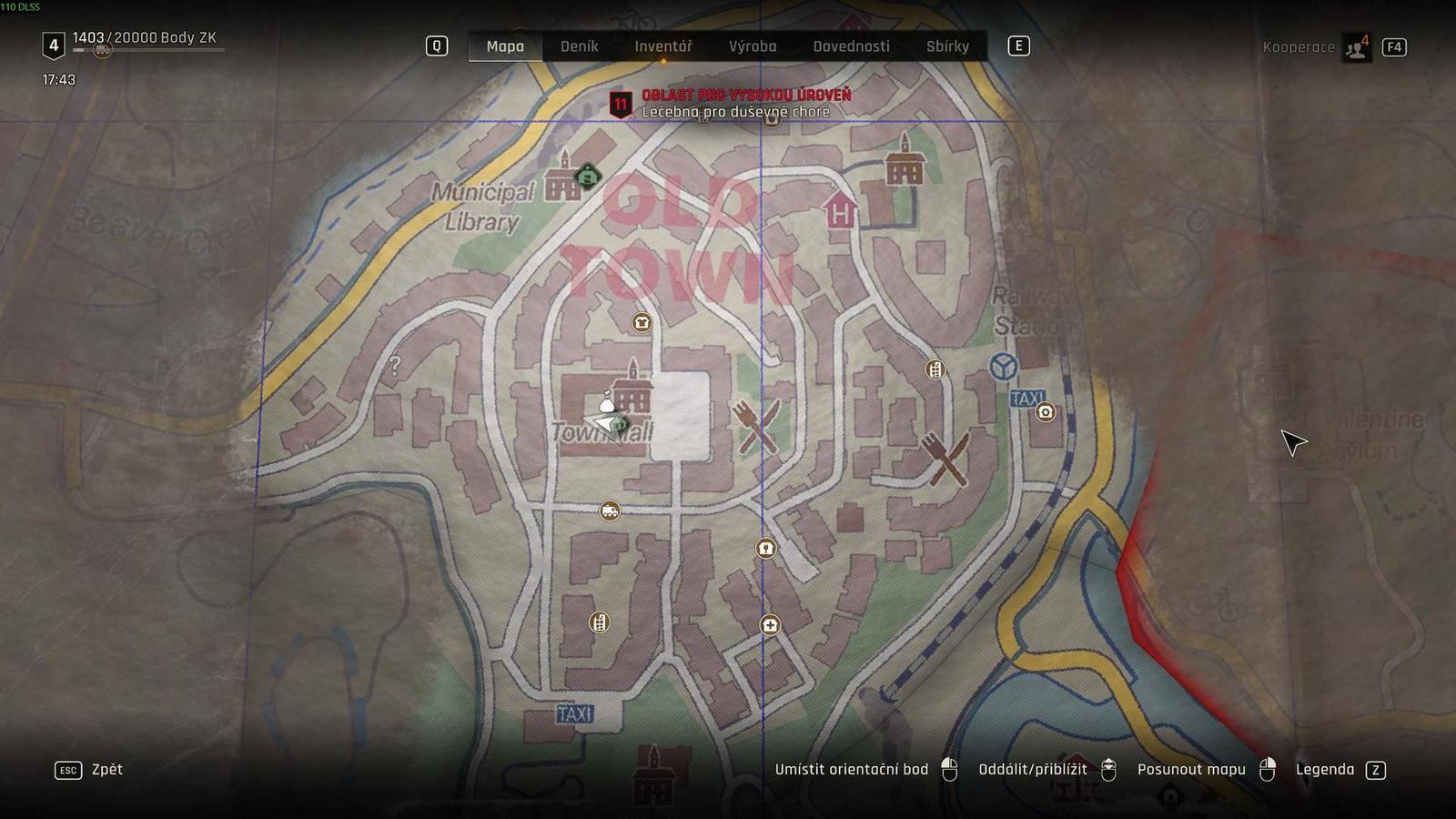Select the red hospital H marker

pos(841,212)
